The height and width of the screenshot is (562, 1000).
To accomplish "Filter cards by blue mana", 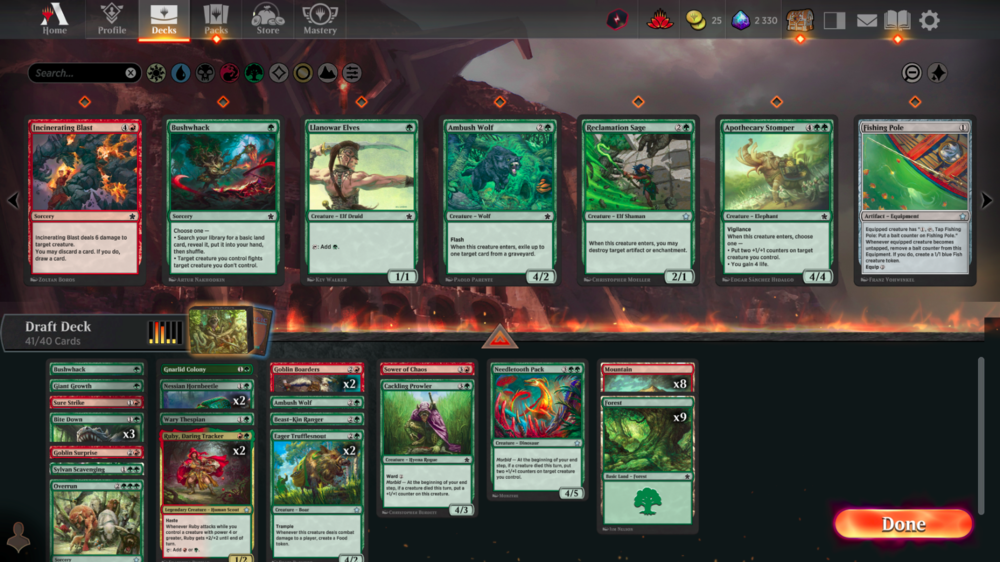I will (181, 73).
